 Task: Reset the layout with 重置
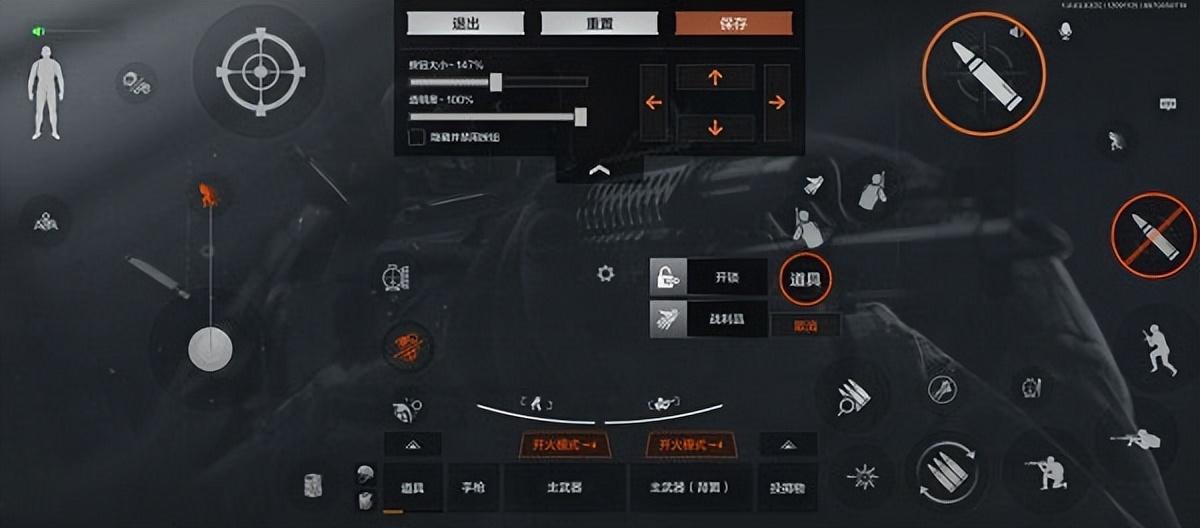[x=599, y=24]
